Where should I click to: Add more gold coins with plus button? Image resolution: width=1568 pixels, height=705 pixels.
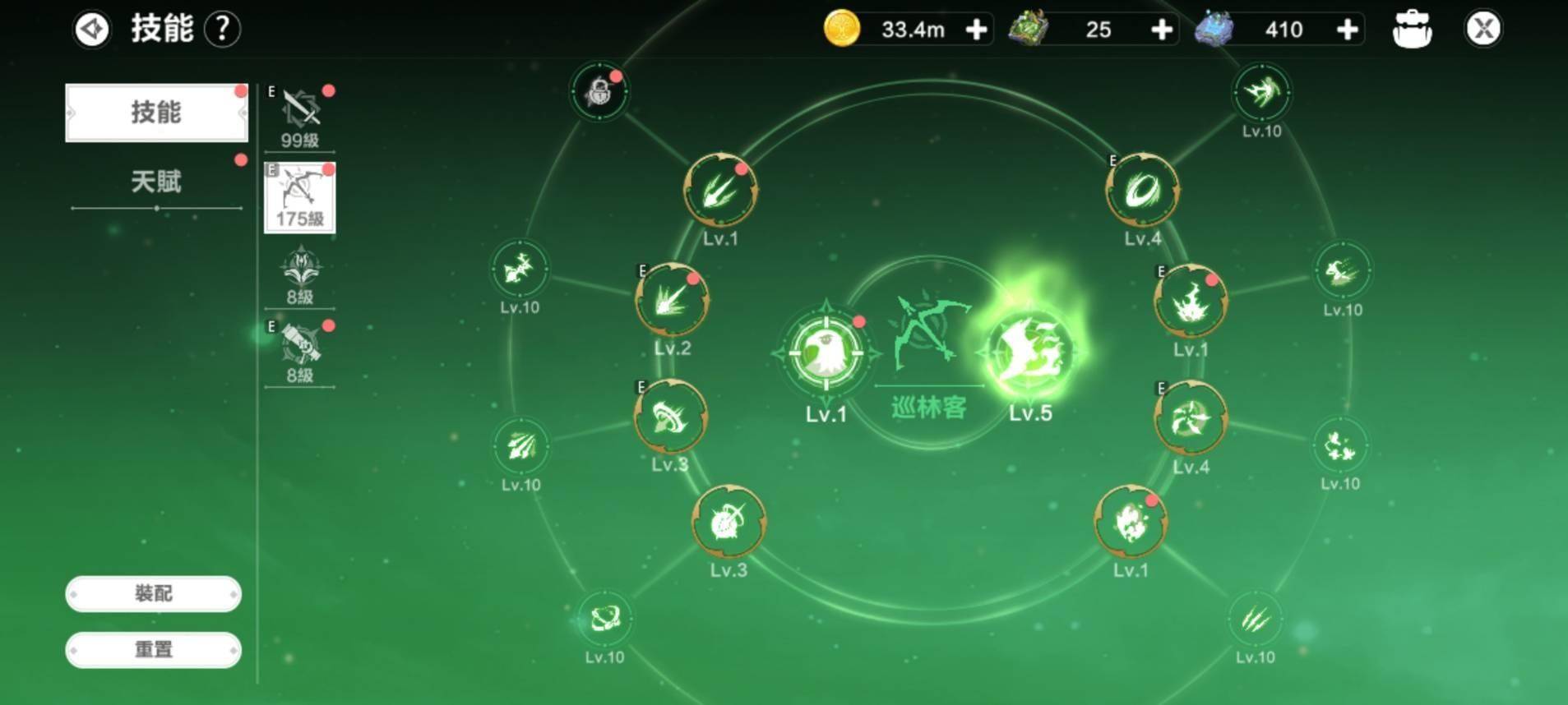click(x=976, y=30)
